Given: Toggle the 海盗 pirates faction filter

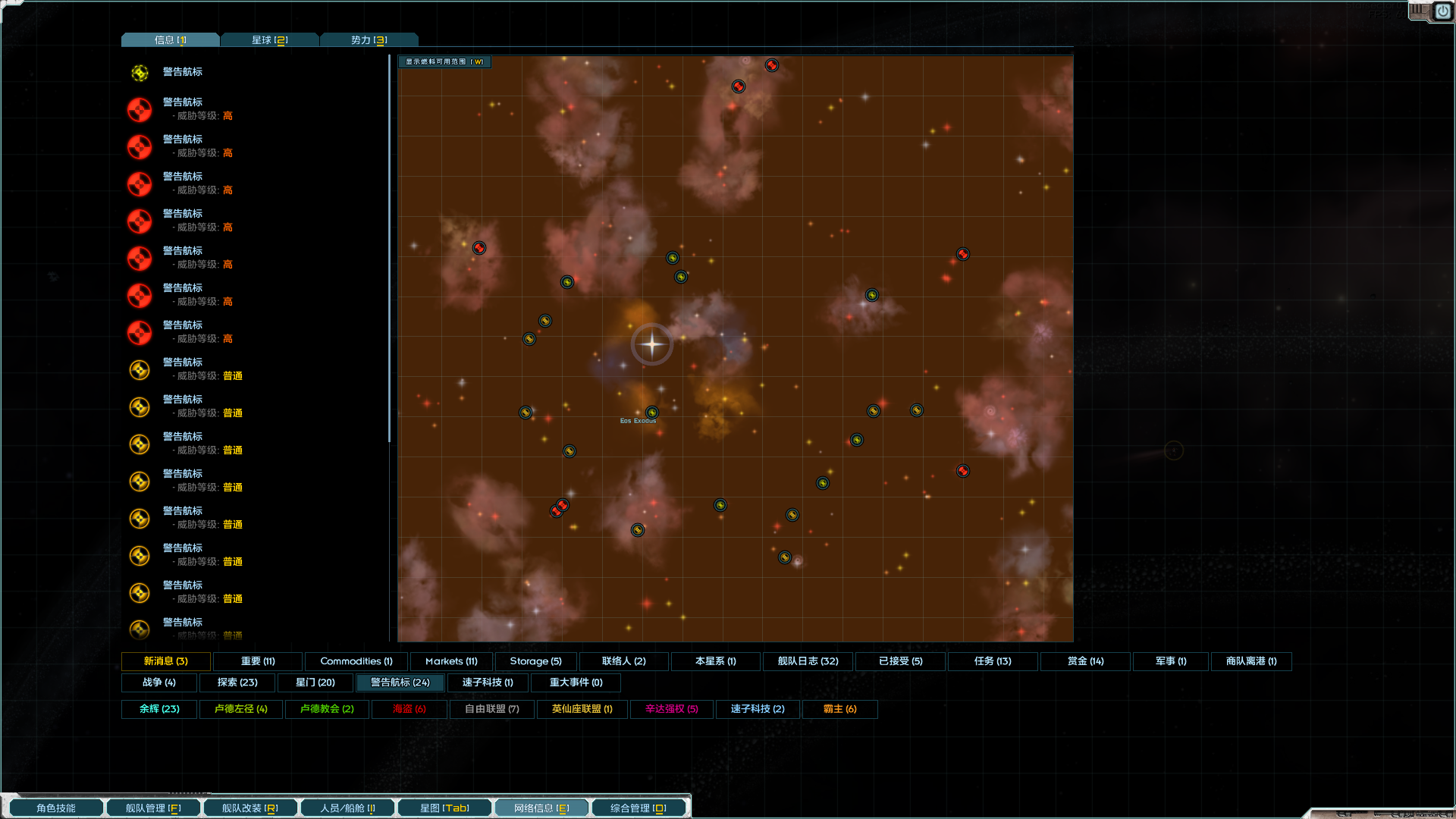Looking at the screenshot, I should (x=409, y=709).
